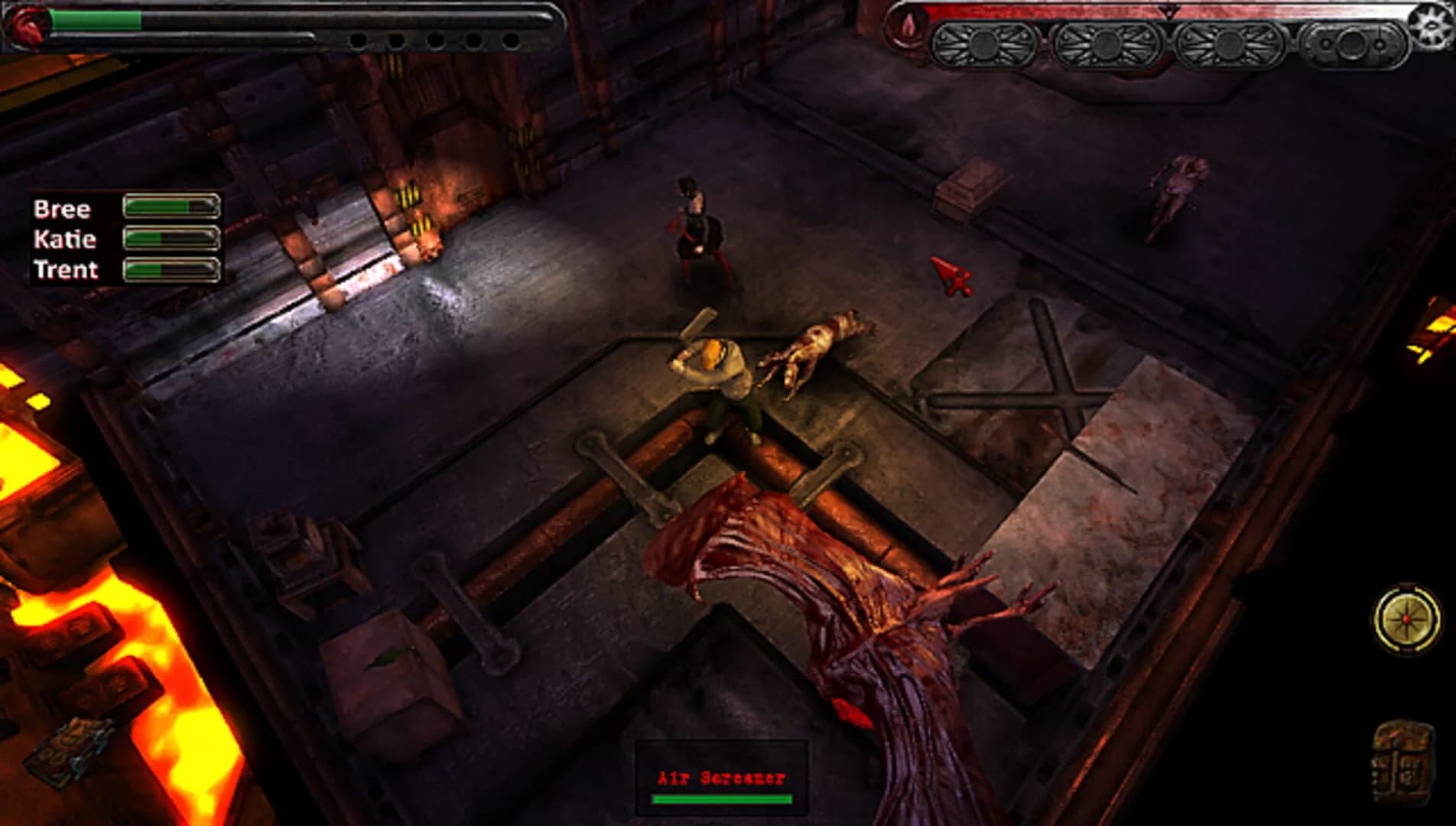
Task: Click the Air Screamer name label
Action: point(722,779)
